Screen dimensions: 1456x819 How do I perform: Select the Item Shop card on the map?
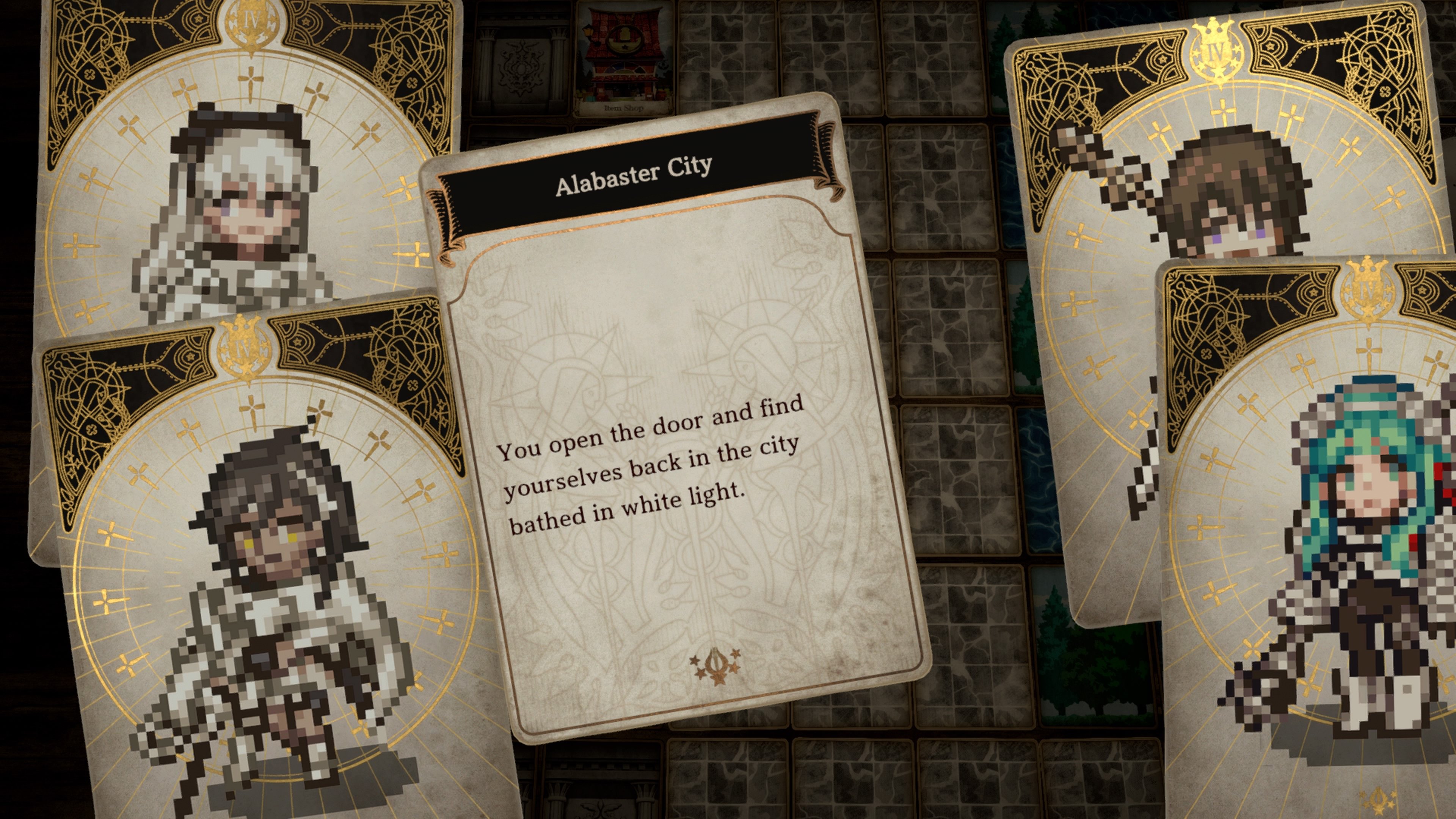tap(622, 56)
